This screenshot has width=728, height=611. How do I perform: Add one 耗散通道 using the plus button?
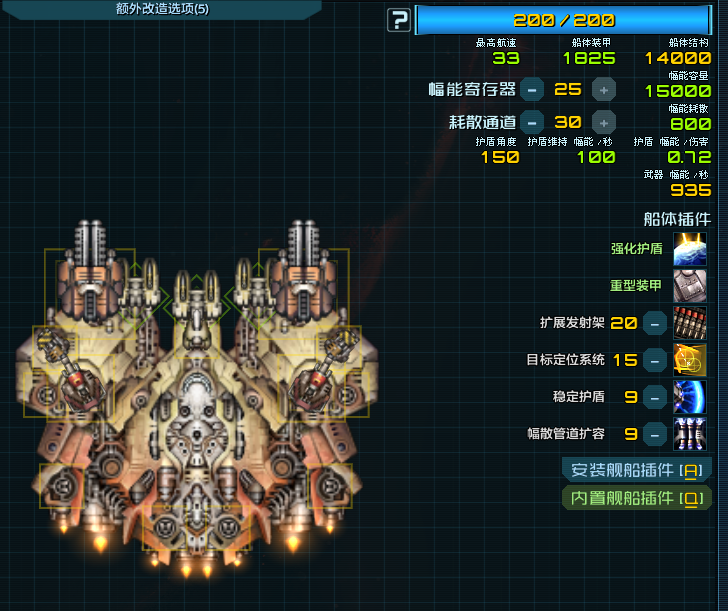(603, 122)
